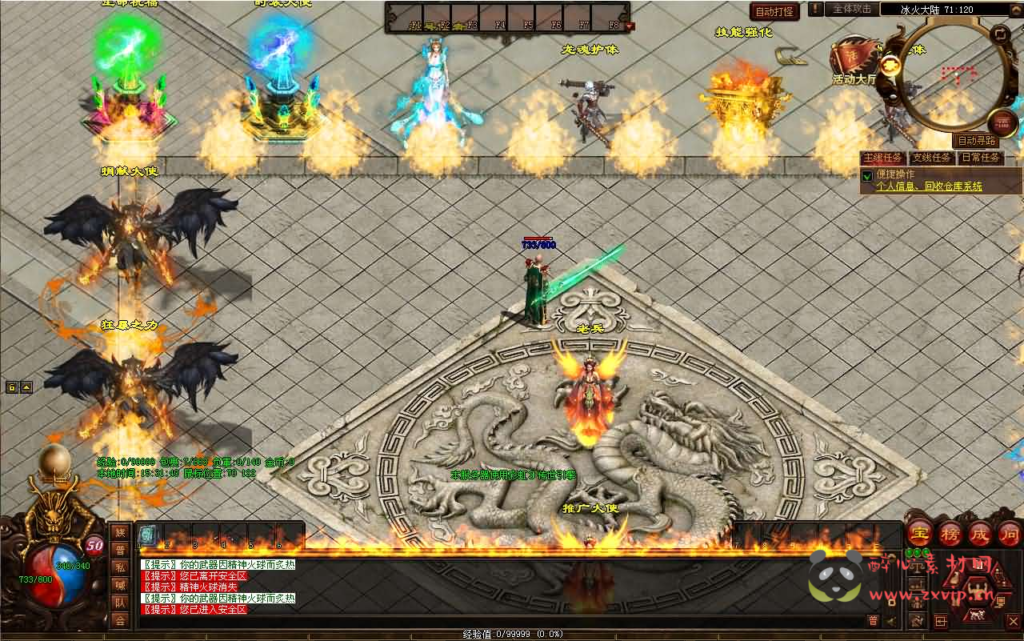Open the red 榜 ranking button

click(x=950, y=532)
